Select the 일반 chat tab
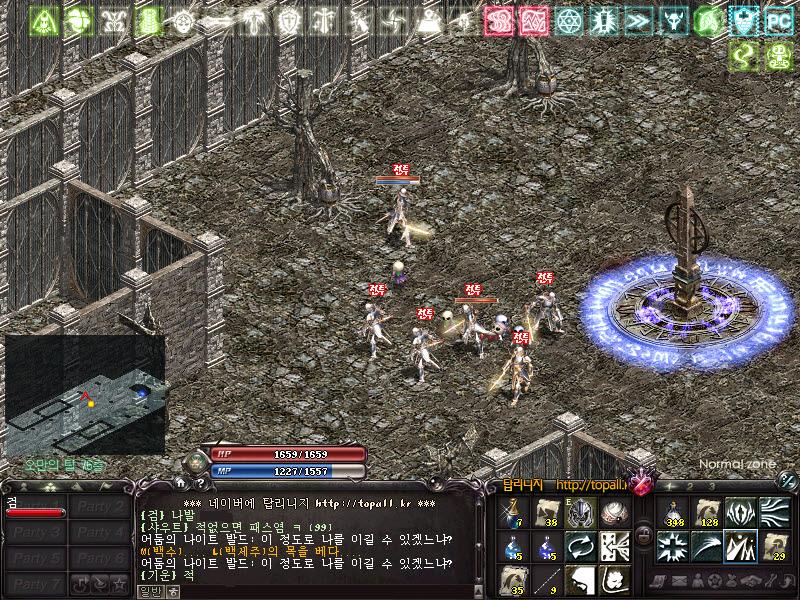Image resolution: width=800 pixels, height=600 pixels. (149, 592)
